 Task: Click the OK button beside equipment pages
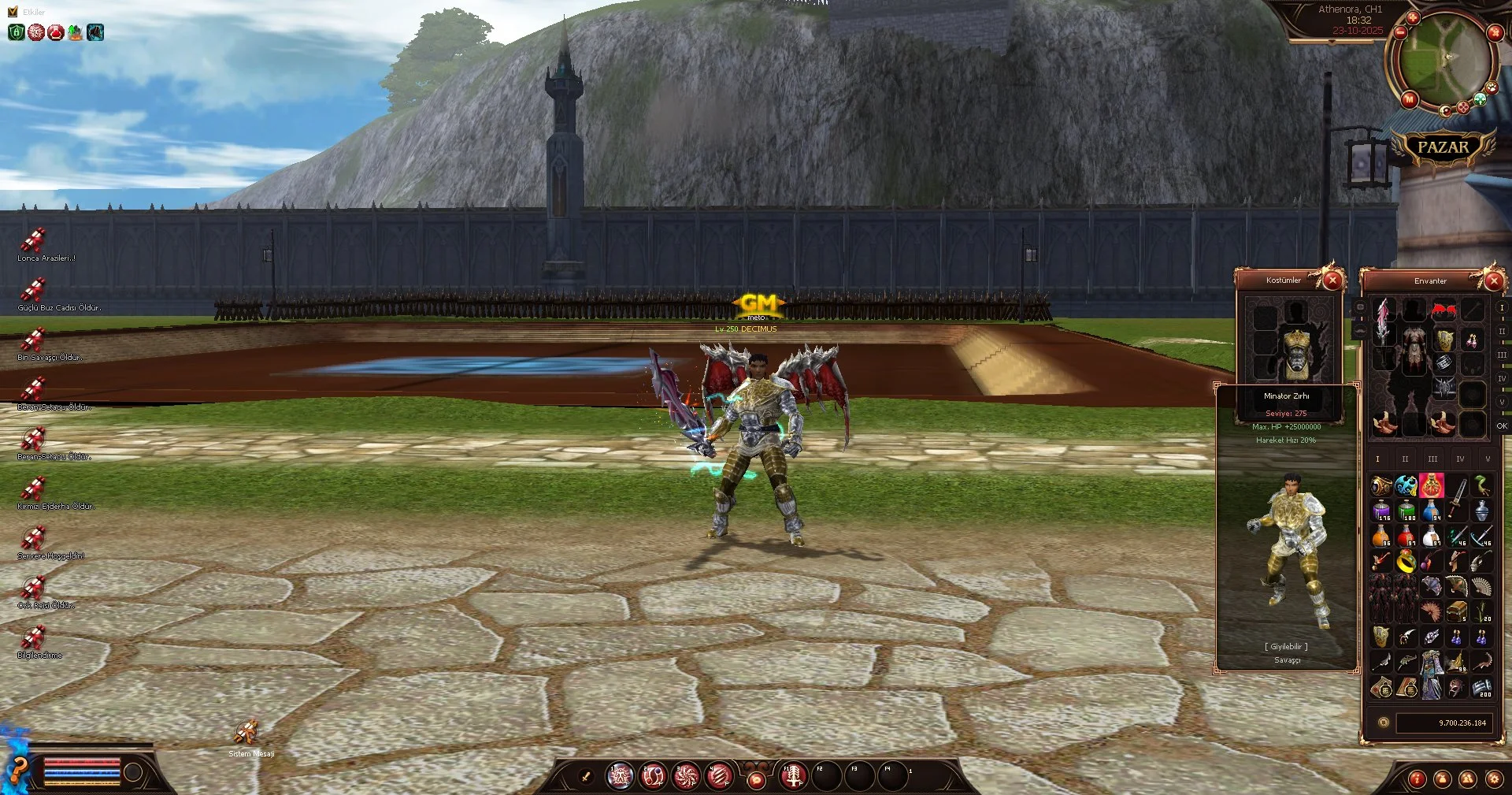pos(1502,426)
